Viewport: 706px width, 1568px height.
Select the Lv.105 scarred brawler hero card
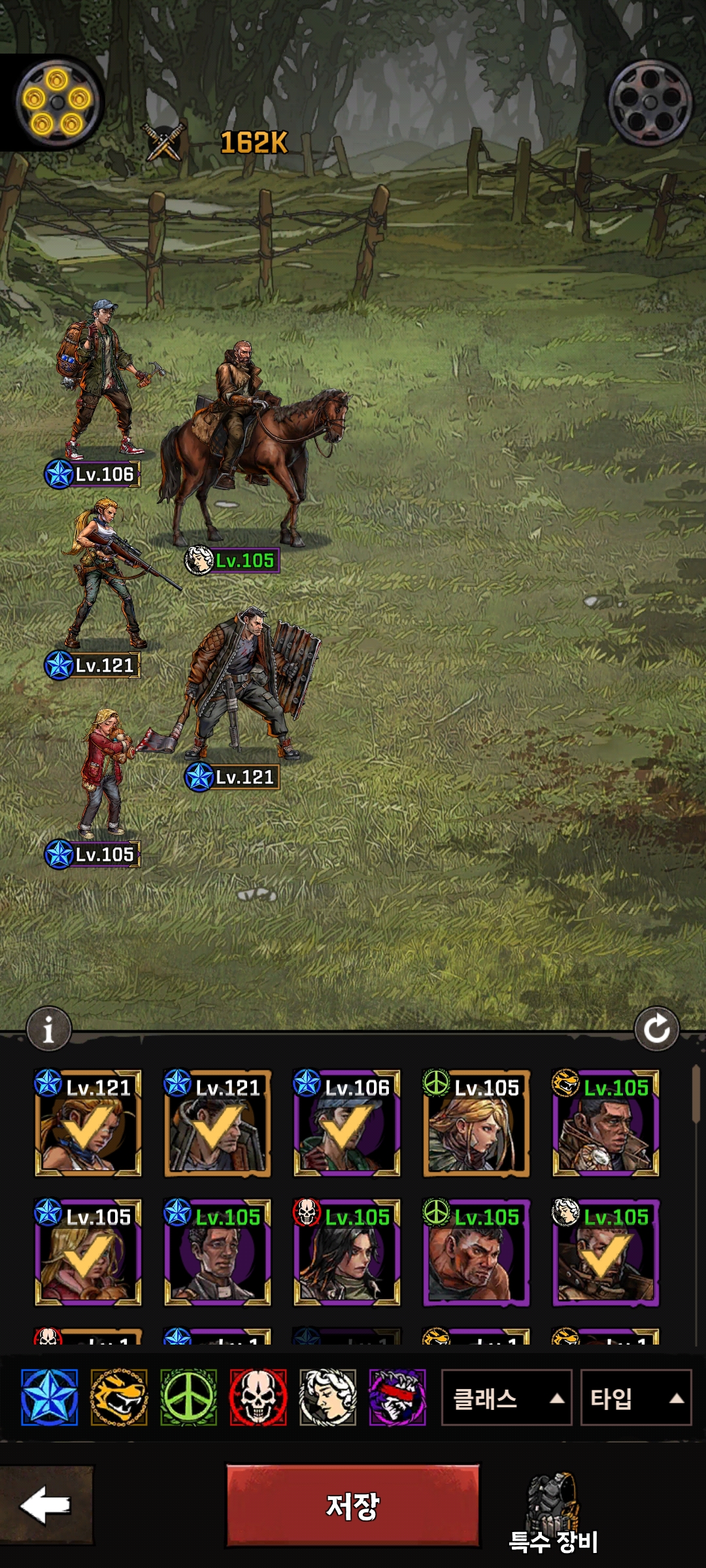click(x=477, y=1252)
